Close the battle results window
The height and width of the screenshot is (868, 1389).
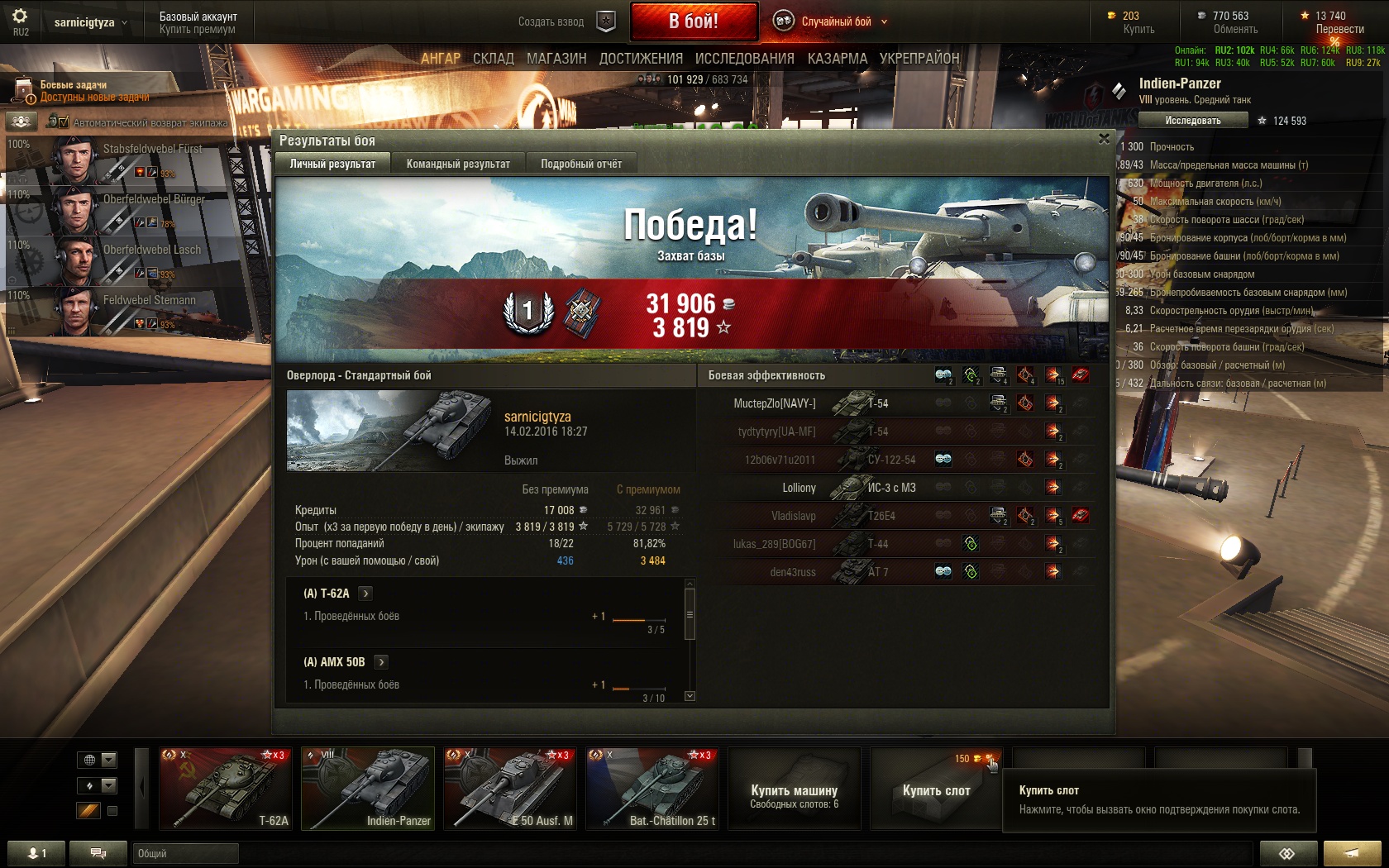[x=1104, y=139]
